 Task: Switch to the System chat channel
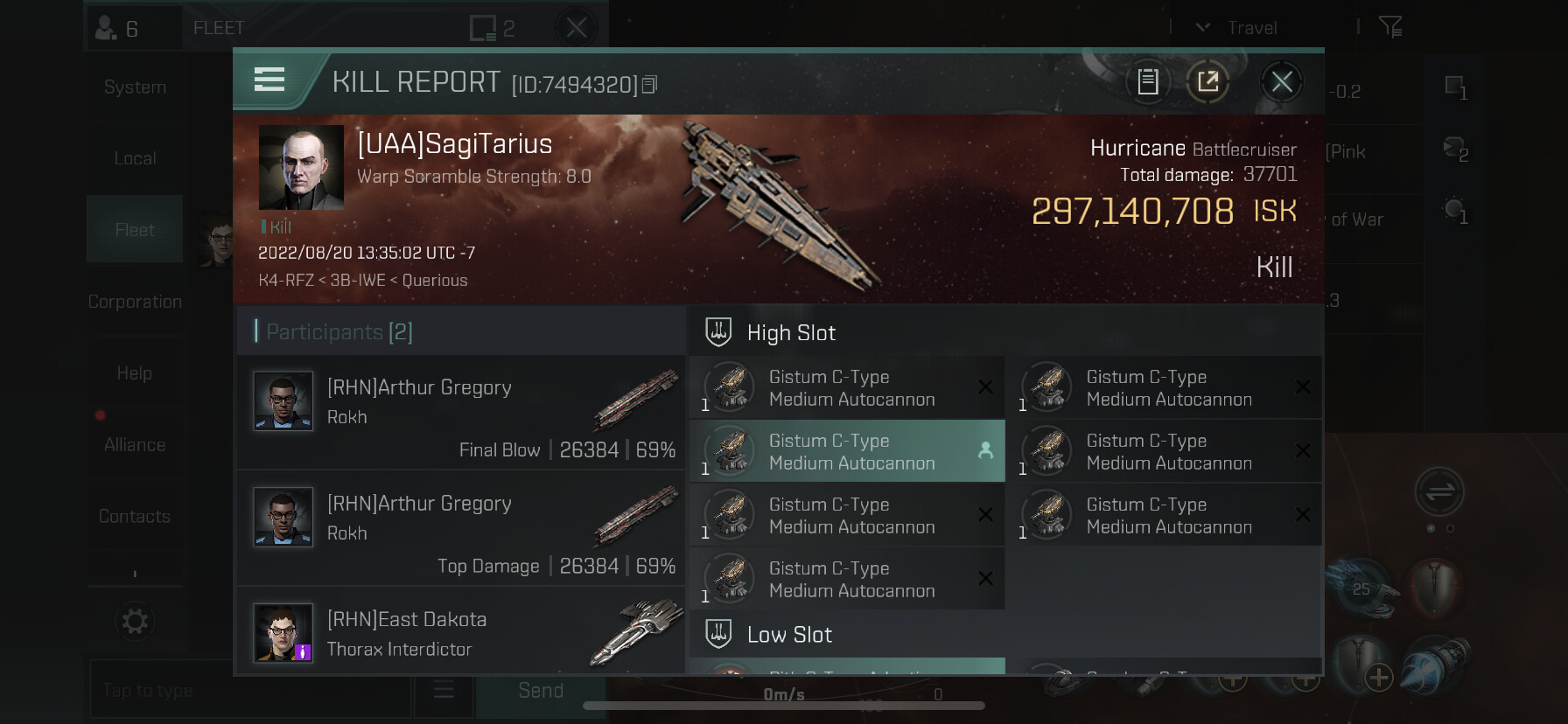click(x=135, y=87)
